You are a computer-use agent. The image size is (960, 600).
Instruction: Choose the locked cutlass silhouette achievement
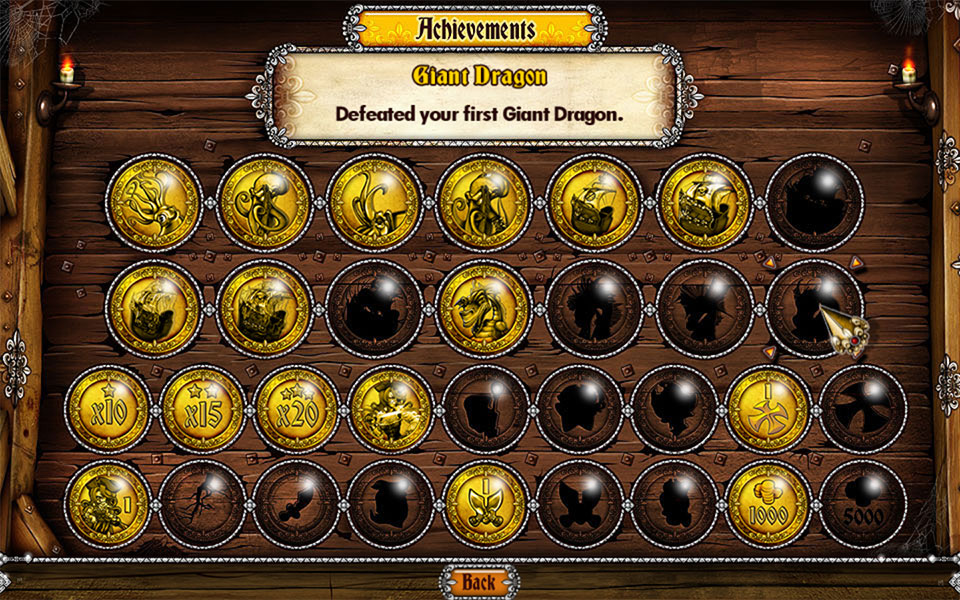[297, 503]
